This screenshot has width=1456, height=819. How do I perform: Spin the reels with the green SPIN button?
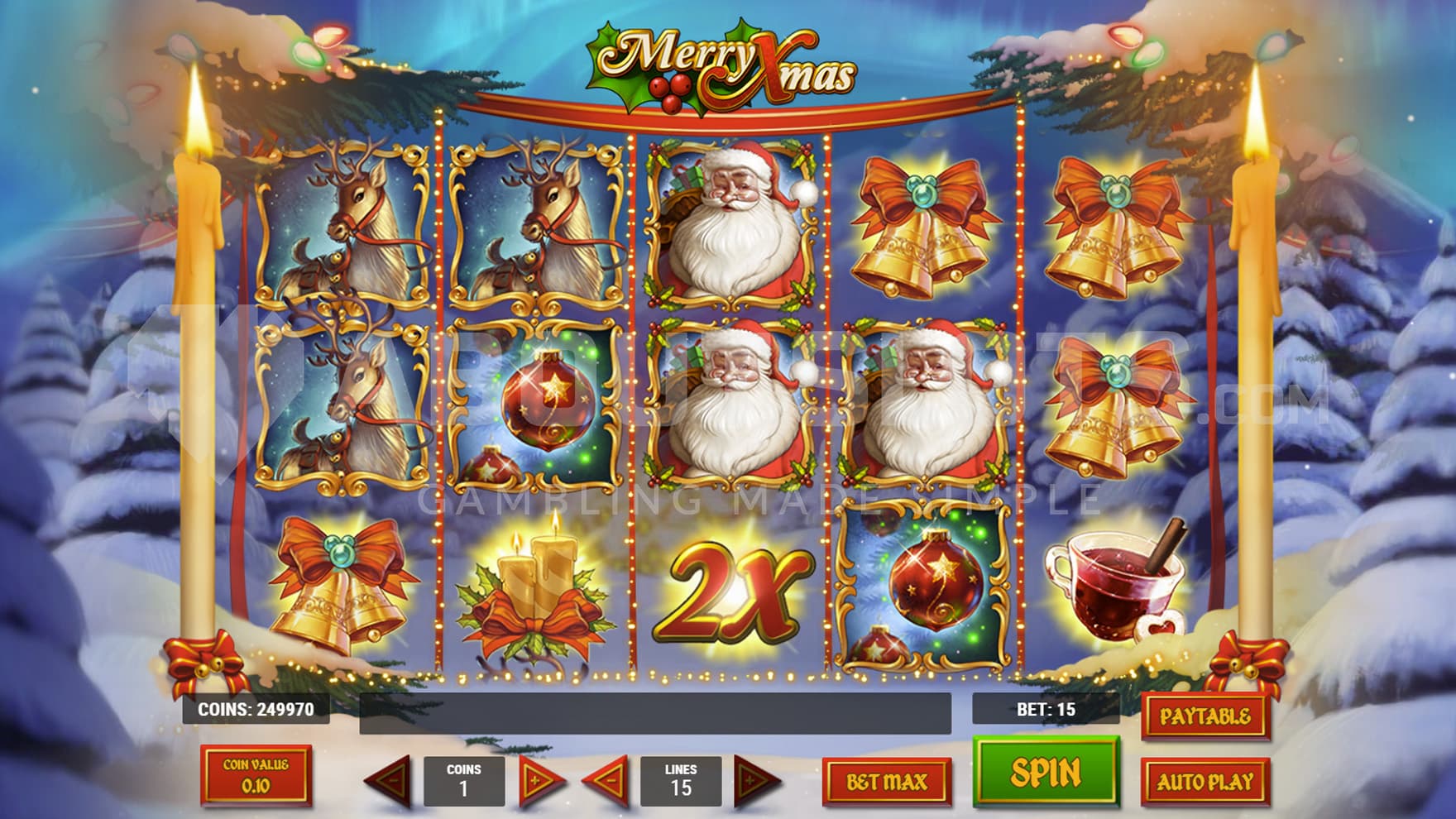(1046, 773)
